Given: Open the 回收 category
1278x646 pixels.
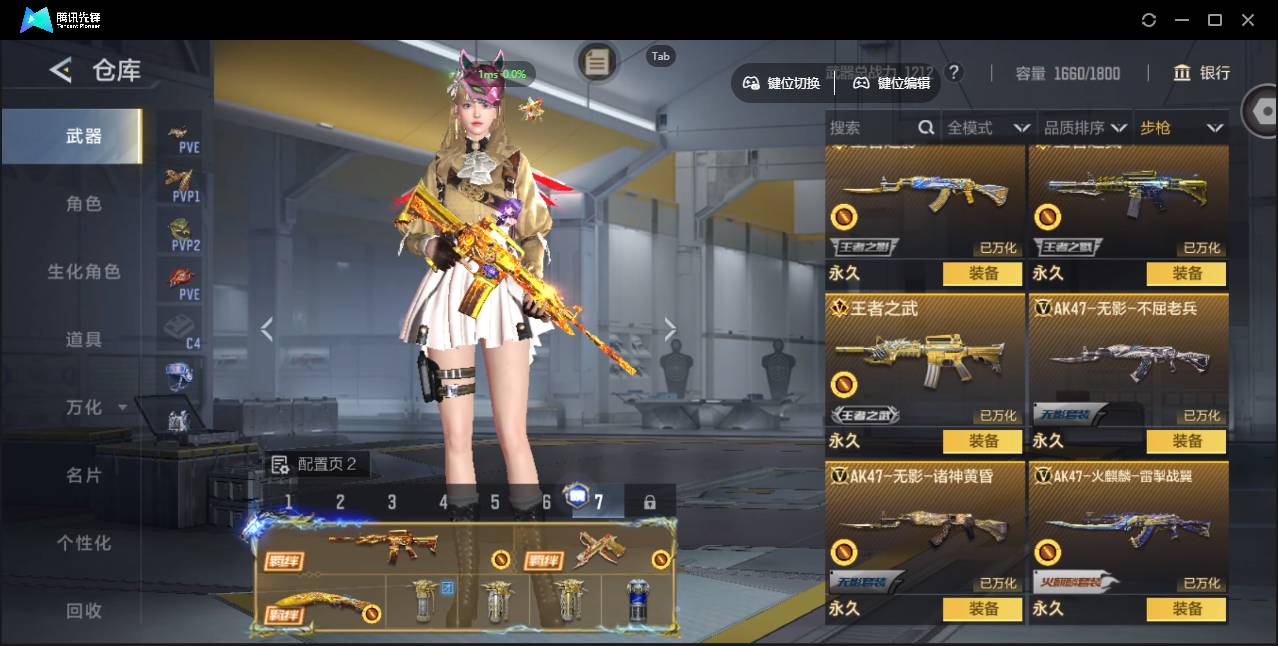Looking at the screenshot, I should [84, 610].
